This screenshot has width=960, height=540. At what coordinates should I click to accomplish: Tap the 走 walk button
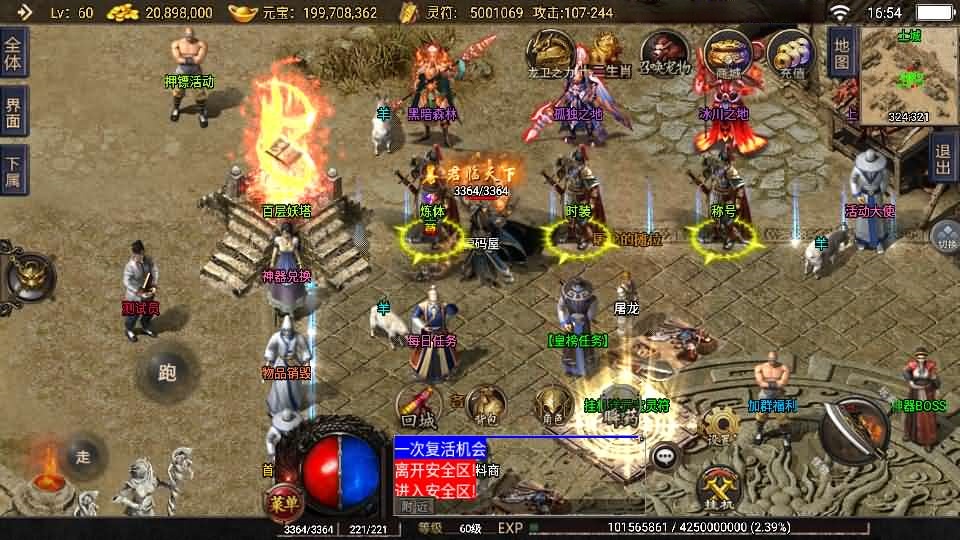click(83, 455)
